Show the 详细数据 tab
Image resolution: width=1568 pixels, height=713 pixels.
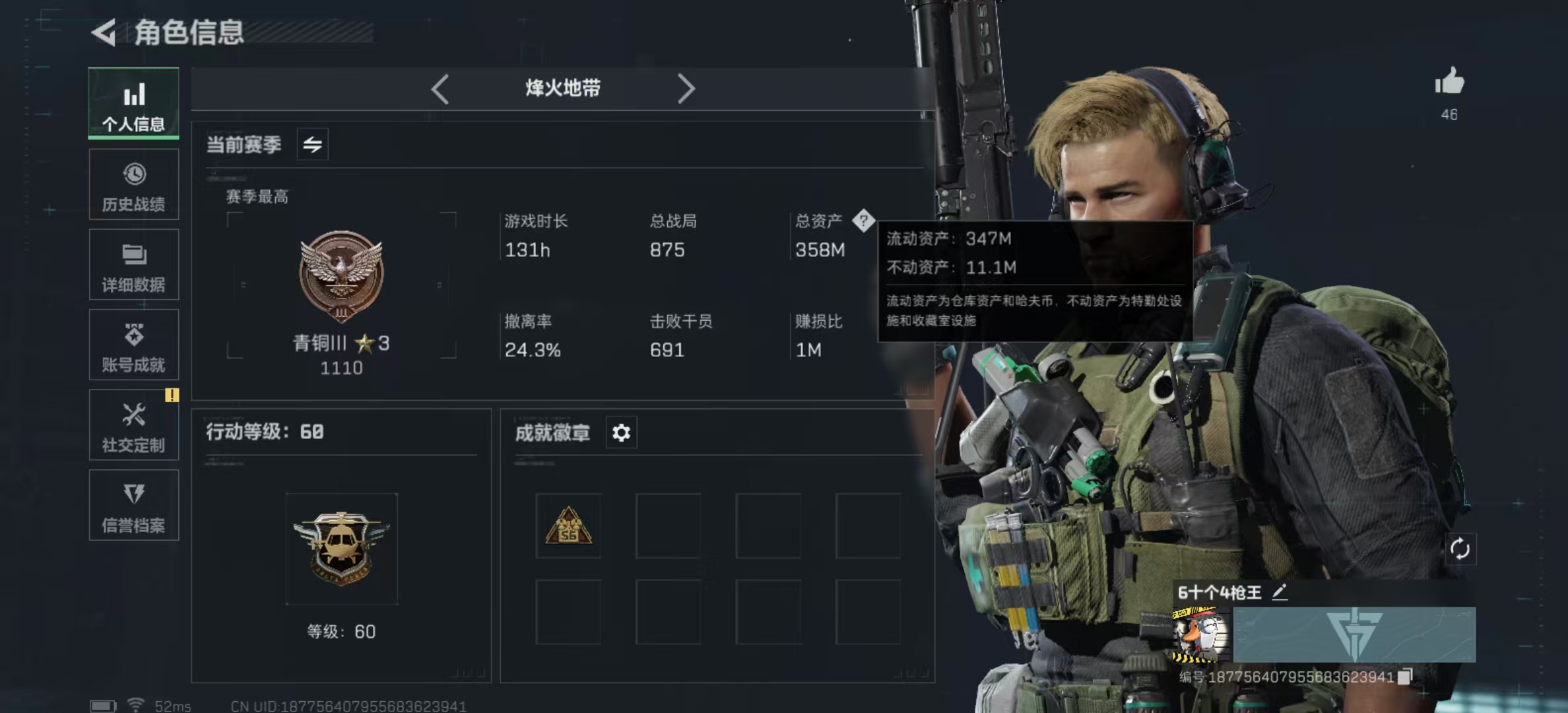pos(134,265)
